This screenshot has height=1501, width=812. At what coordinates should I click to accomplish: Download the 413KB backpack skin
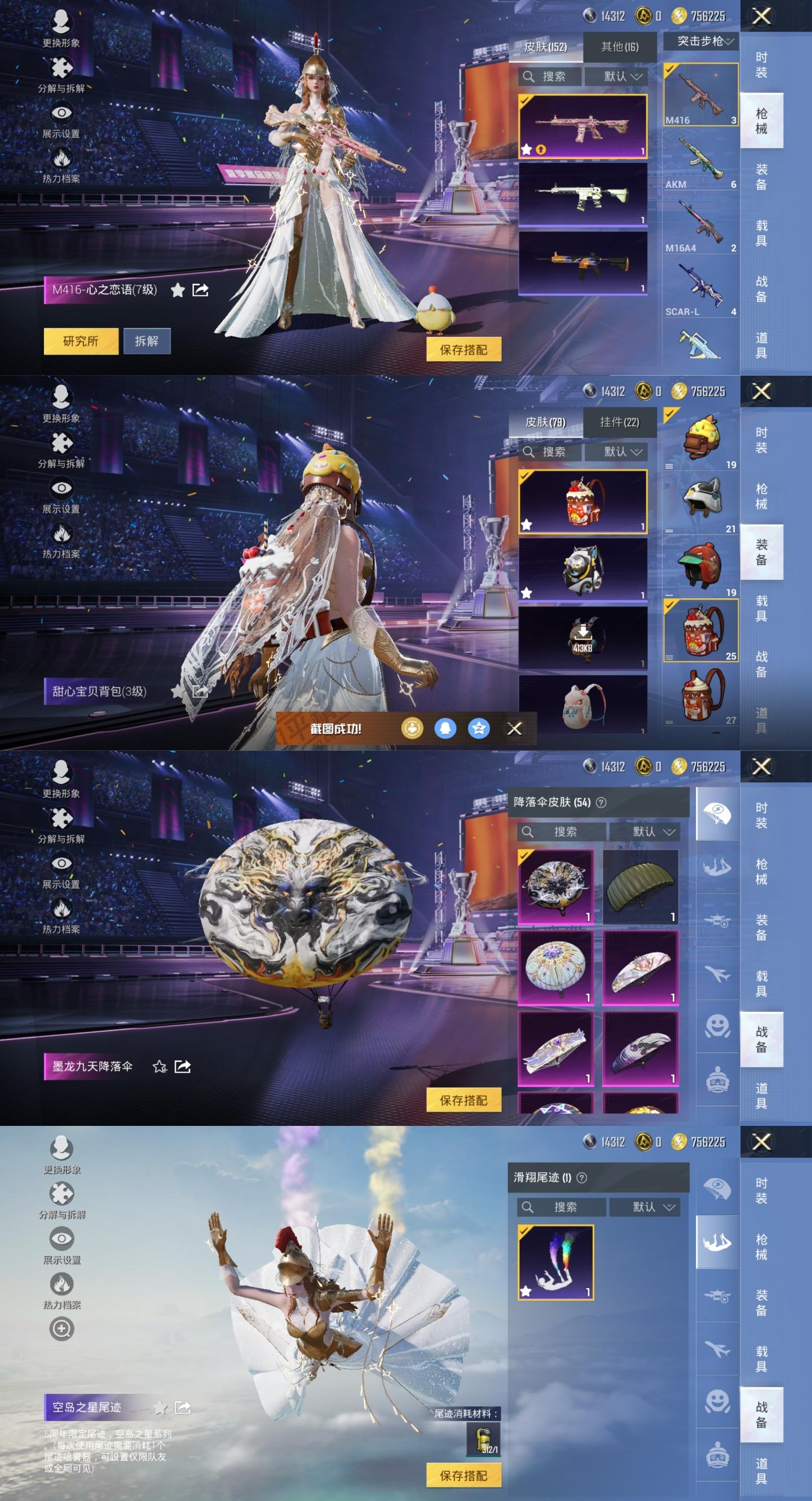[x=582, y=637]
